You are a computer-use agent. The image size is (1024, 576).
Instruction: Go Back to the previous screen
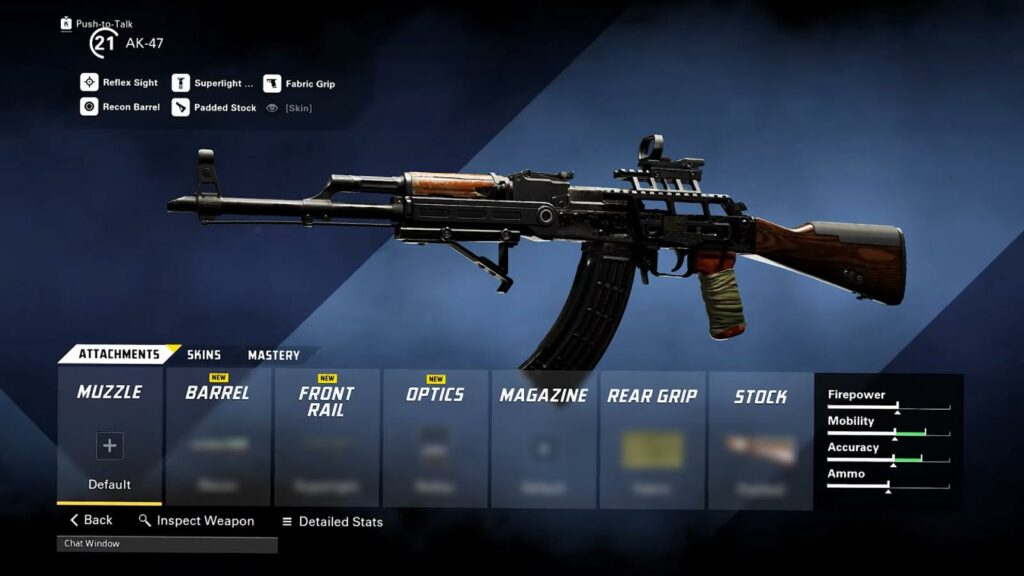(91, 520)
